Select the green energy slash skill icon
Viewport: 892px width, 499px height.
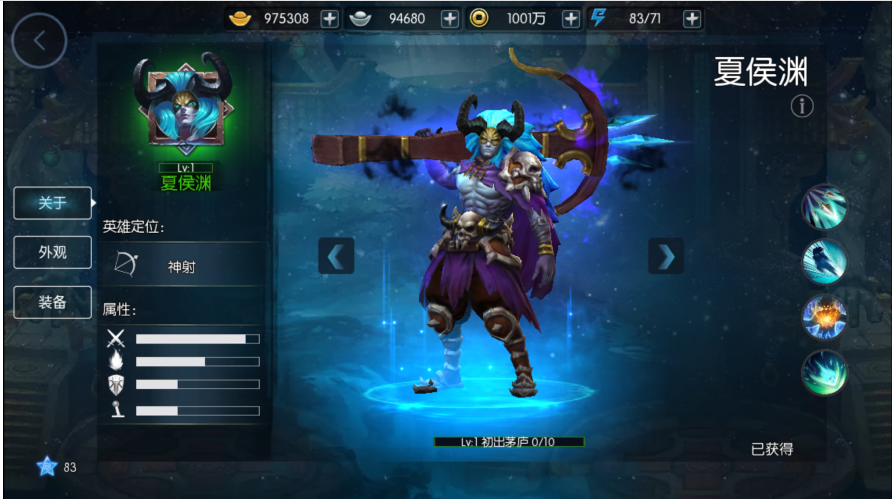(x=824, y=372)
